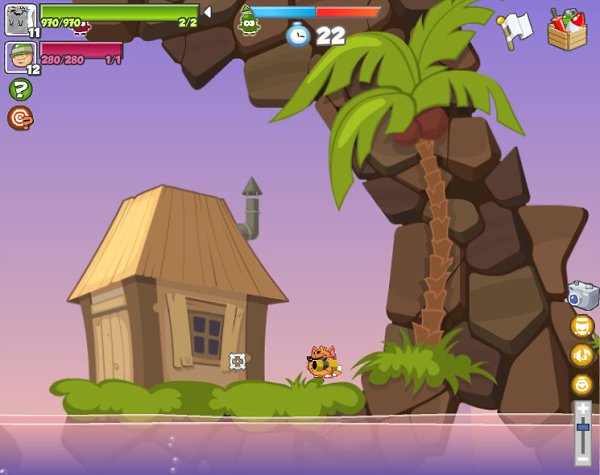Click the orange swirl chat icon

[x=20, y=118]
